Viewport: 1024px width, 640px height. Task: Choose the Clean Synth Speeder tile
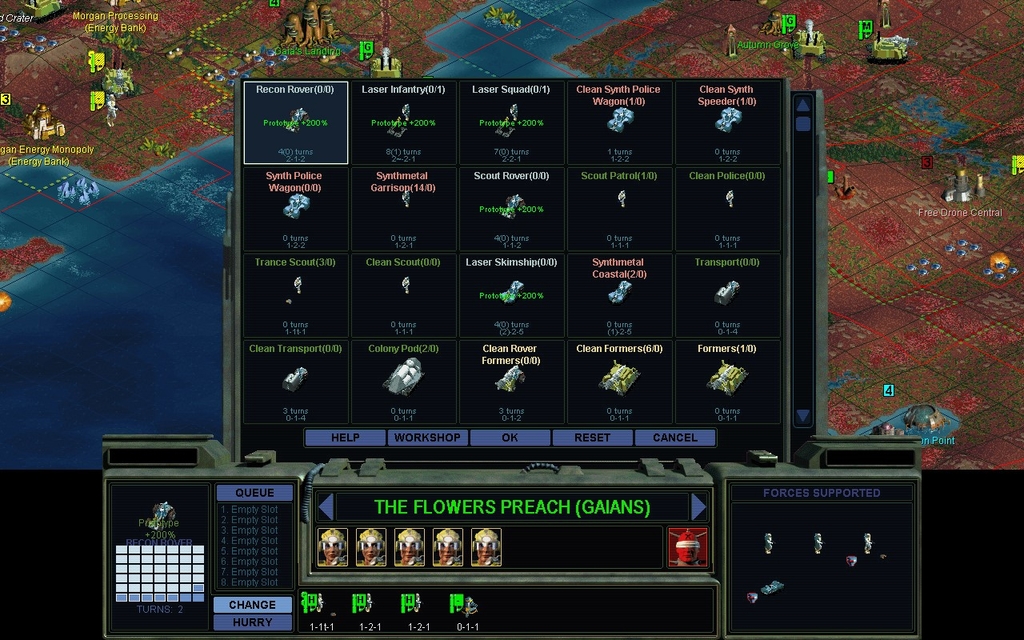click(x=727, y=123)
